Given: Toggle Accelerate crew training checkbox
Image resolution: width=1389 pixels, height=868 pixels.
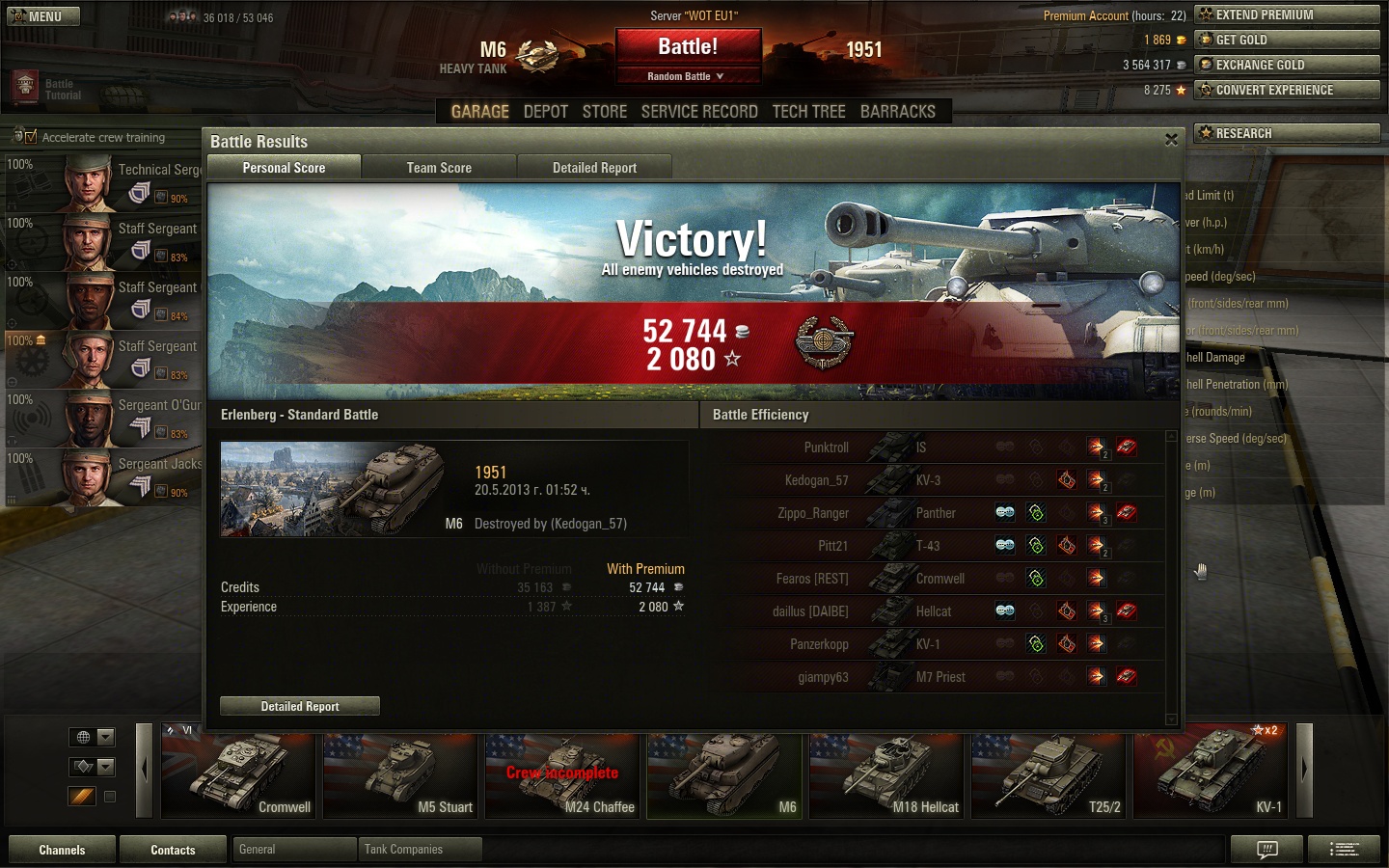Looking at the screenshot, I should tap(31, 137).
